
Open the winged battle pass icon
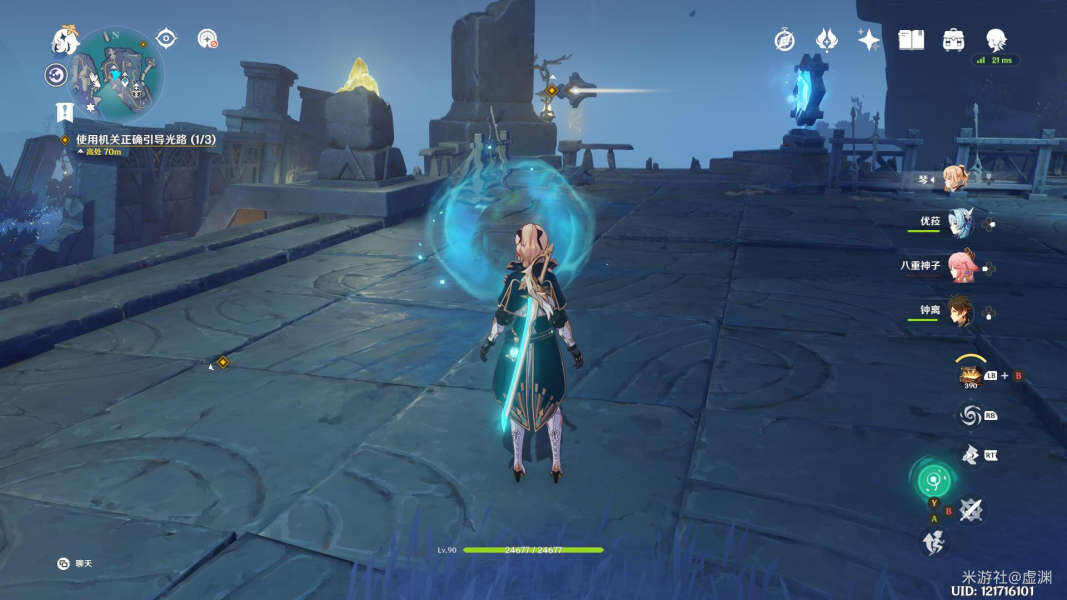coord(827,40)
